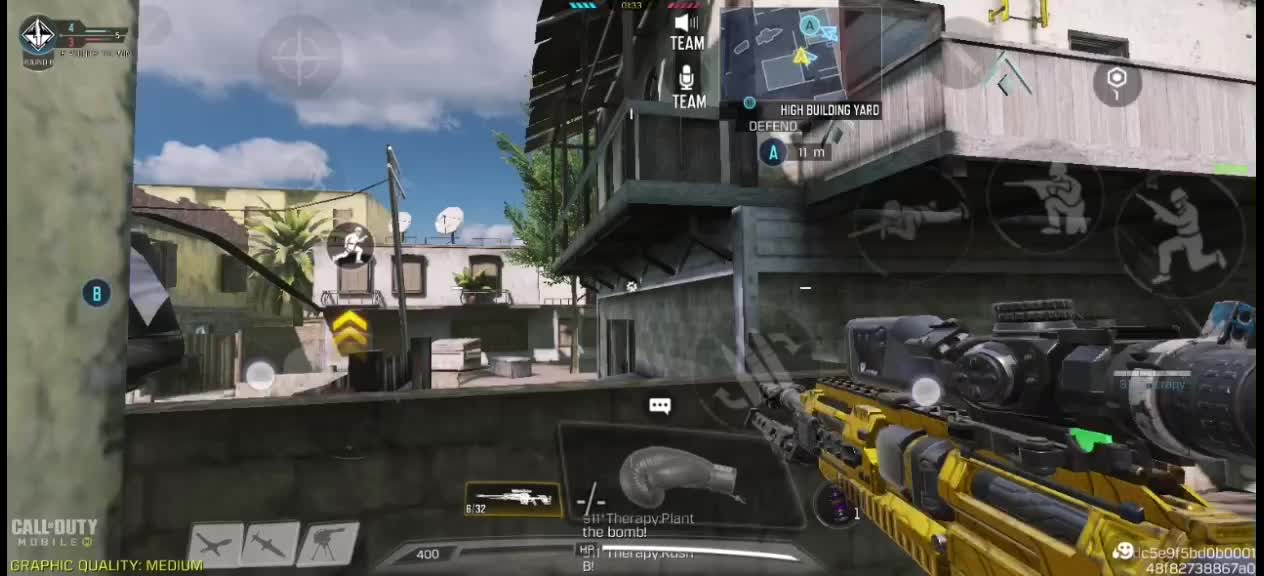Toggle the TEAM speaker audio icon
This screenshot has height=576, width=1264.
tap(687, 30)
